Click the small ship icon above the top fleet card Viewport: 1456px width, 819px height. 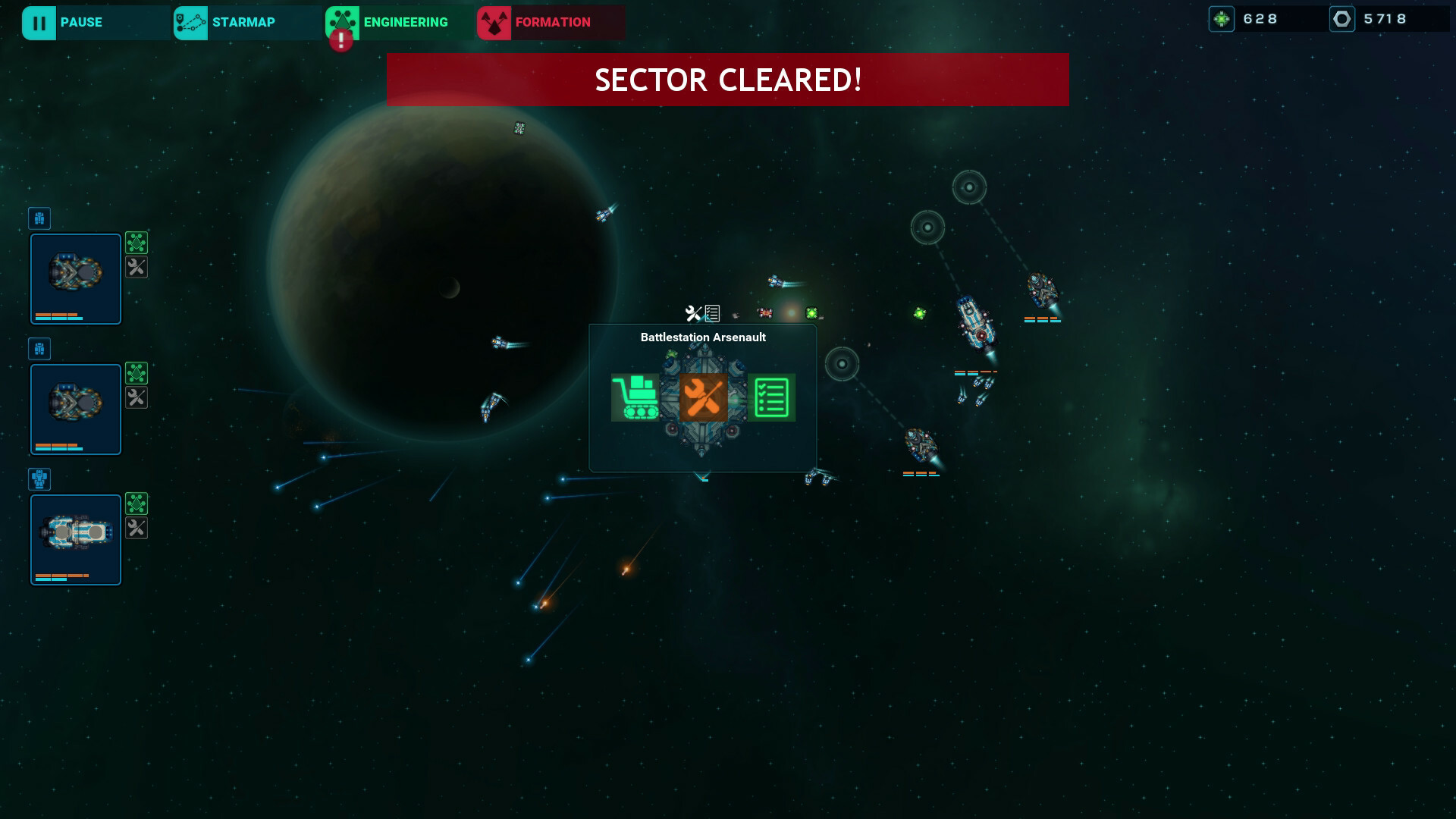point(39,218)
